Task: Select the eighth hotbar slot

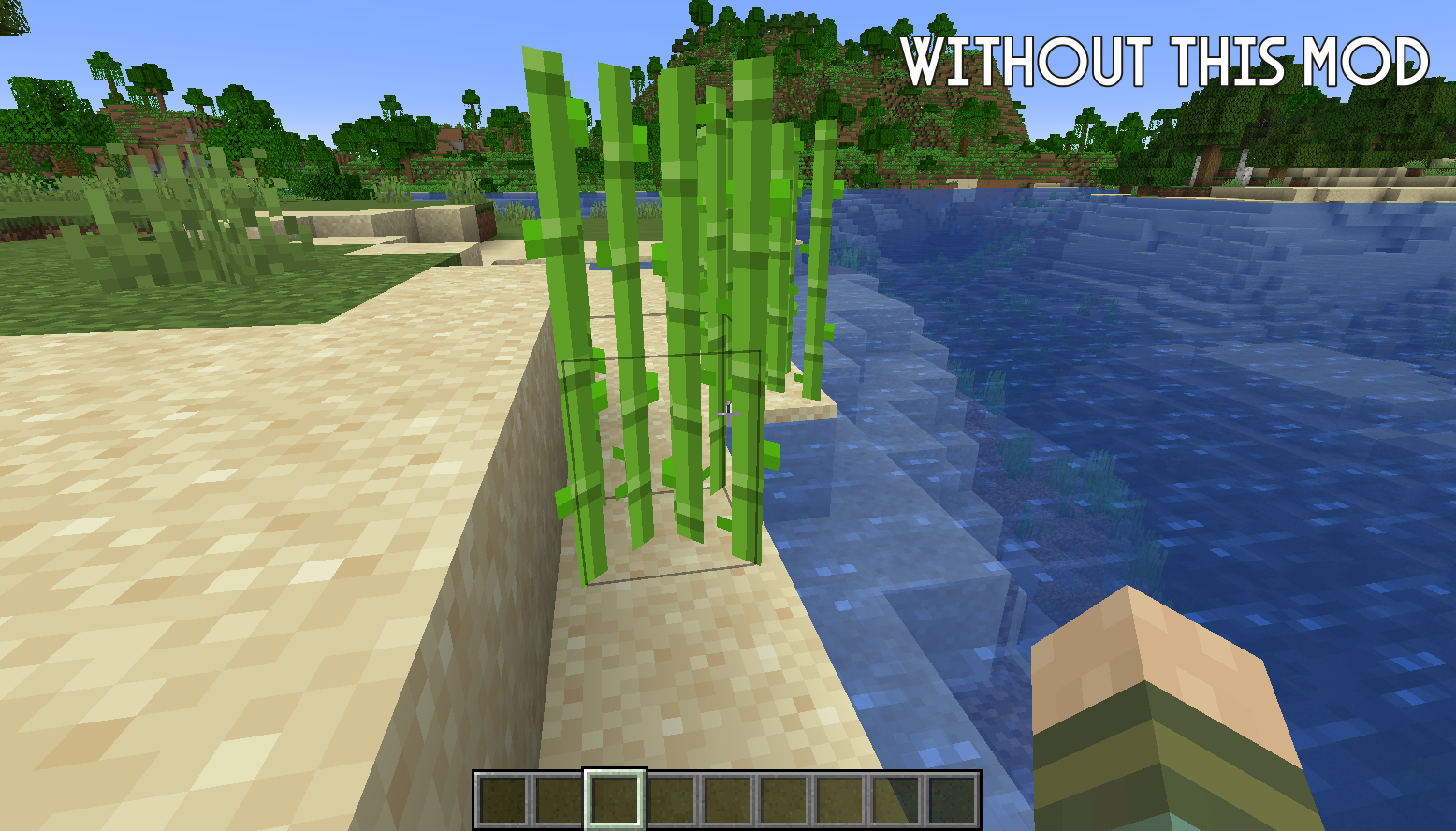Action: [x=895, y=800]
